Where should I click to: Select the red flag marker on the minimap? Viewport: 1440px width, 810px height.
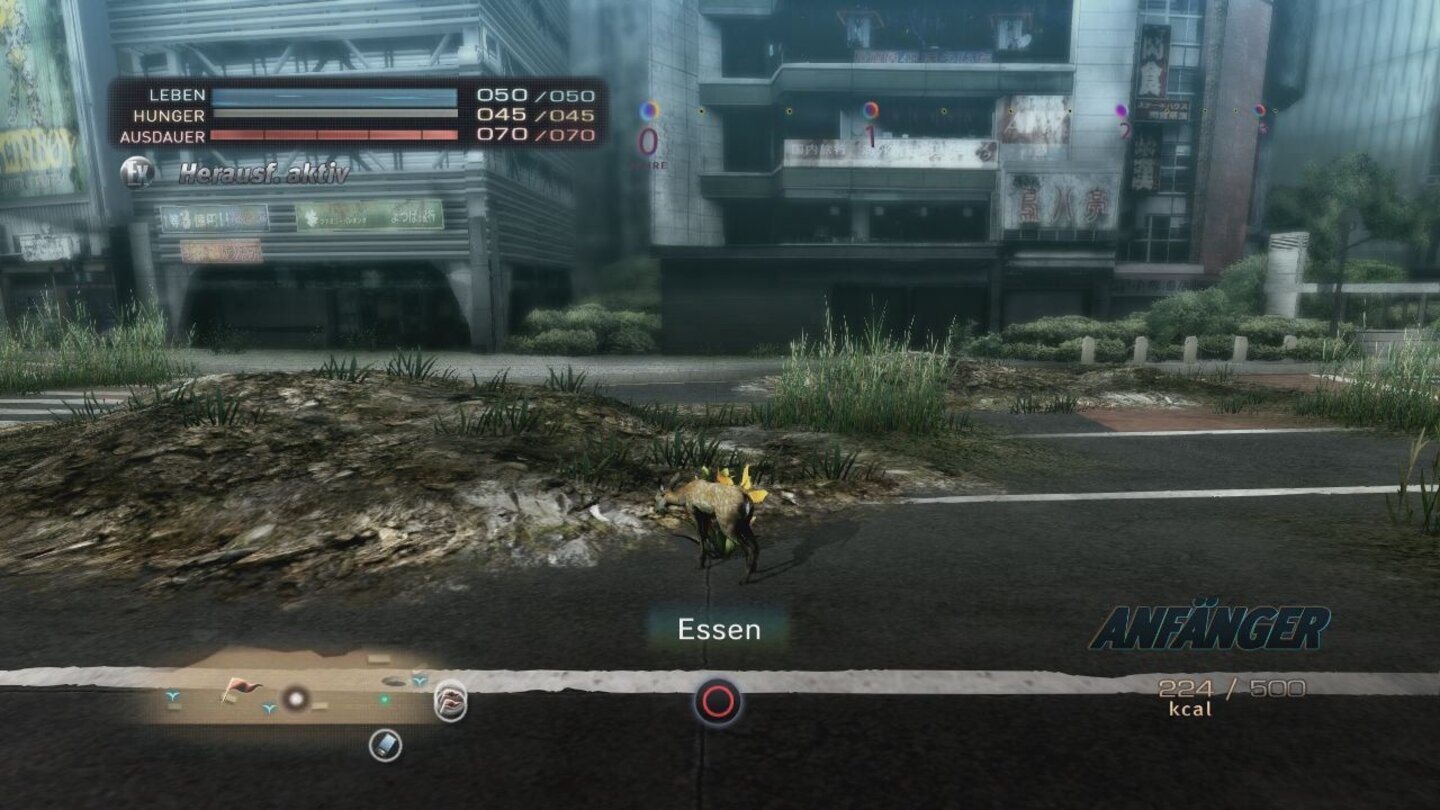(x=239, y=687)
